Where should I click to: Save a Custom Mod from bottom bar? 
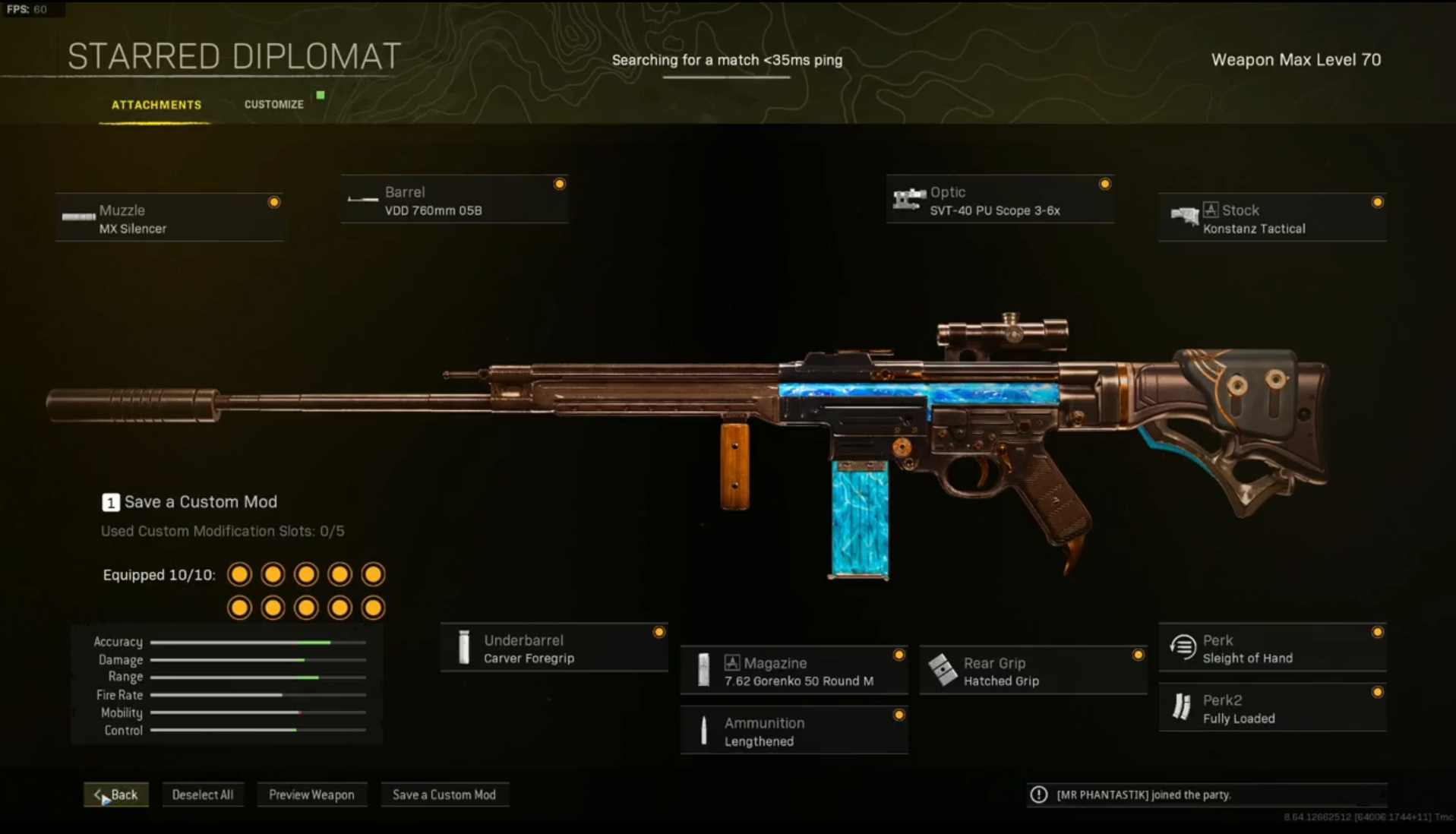pyautogui.click(x=444, y=795)
